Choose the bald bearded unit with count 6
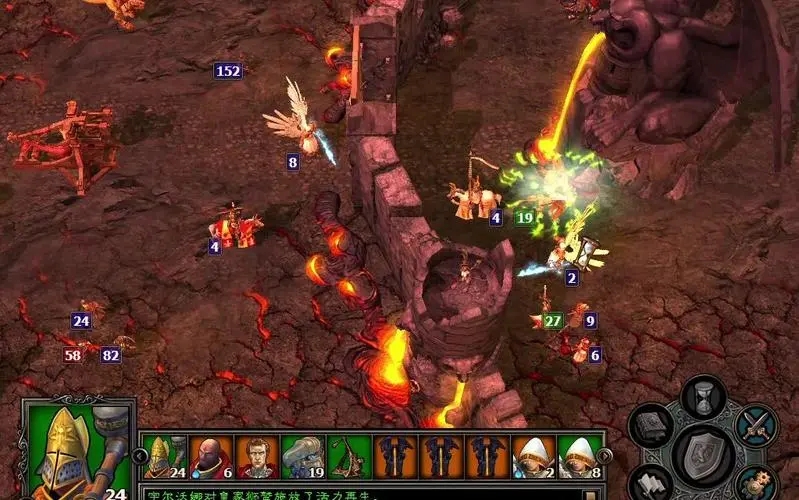 209,457
